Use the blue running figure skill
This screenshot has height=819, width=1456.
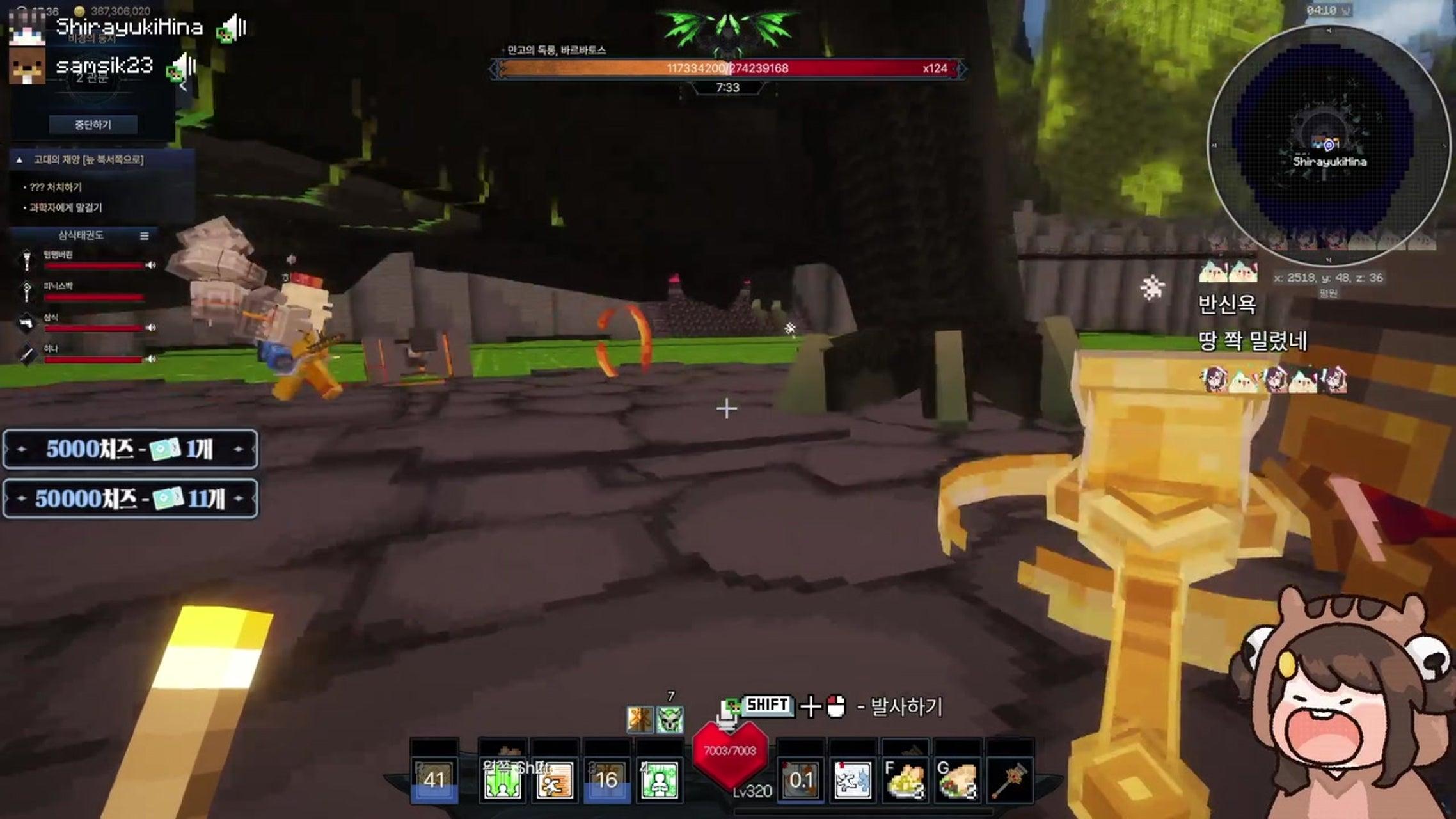click(x=853, y=781)
